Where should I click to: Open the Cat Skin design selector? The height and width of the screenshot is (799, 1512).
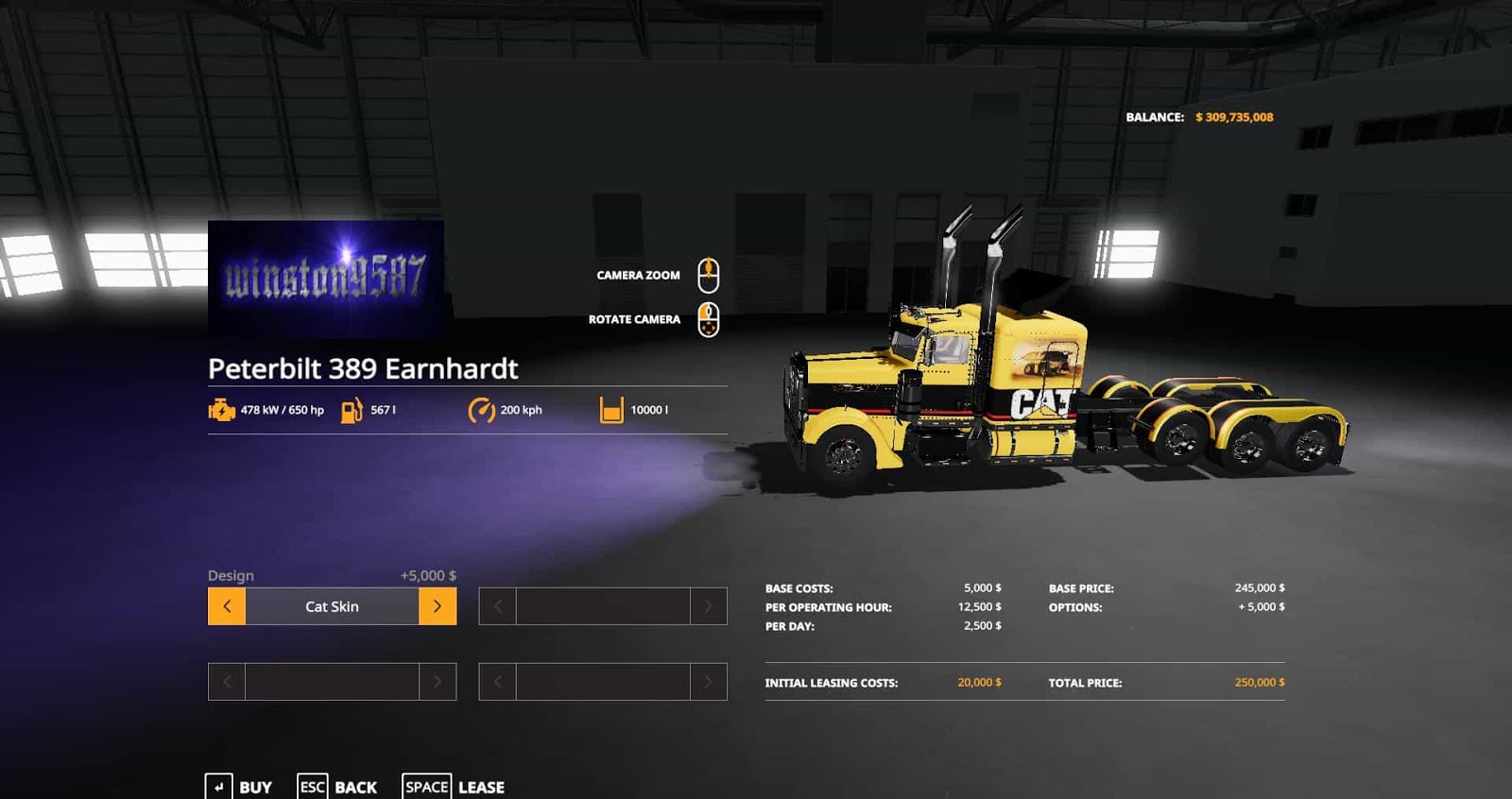332,606
